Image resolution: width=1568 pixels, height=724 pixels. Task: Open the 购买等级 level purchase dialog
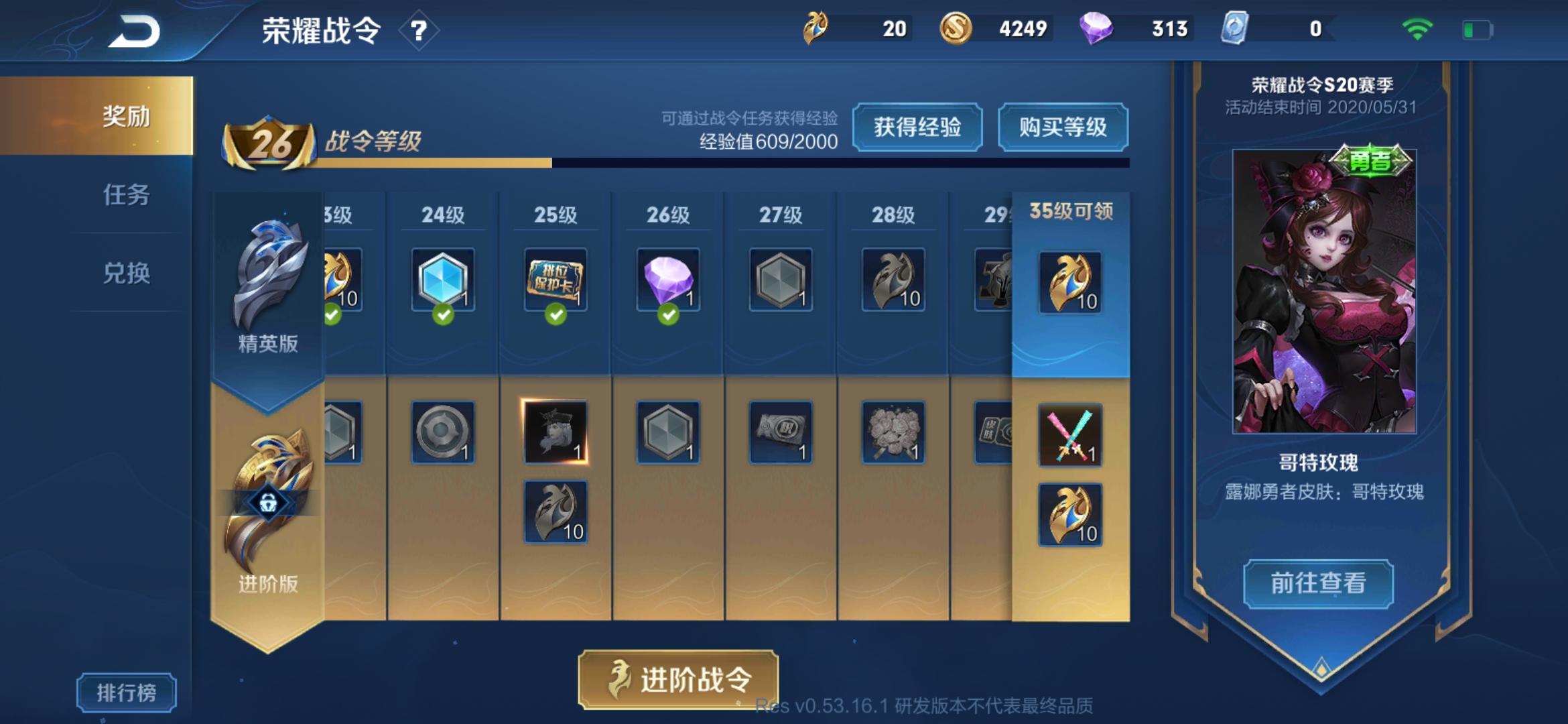pos(1063,126)
